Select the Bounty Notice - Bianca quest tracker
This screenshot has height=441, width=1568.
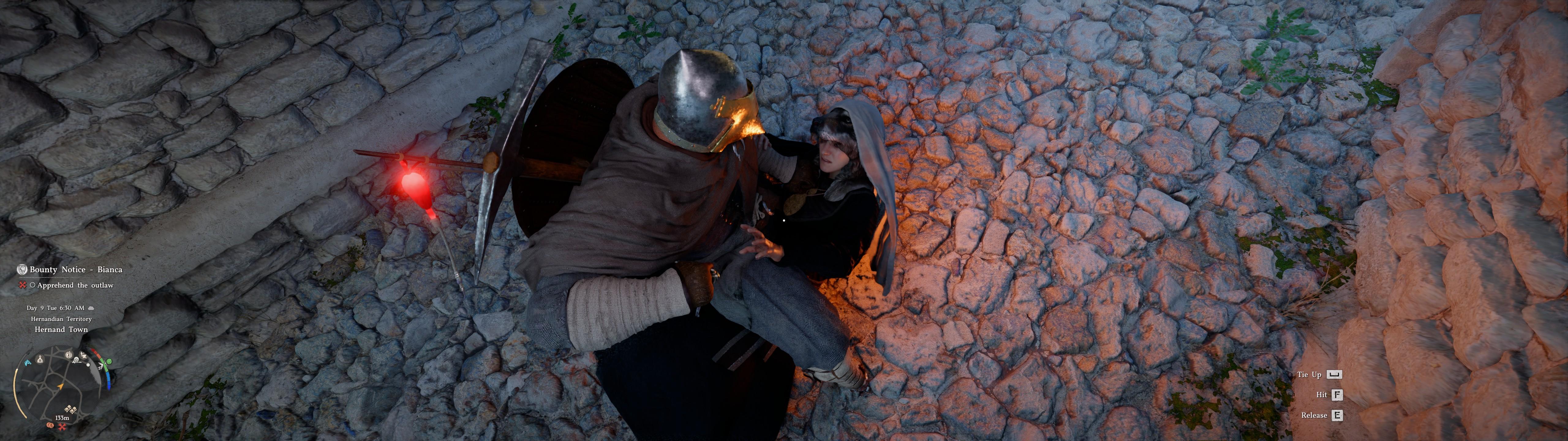pos(75,270)
